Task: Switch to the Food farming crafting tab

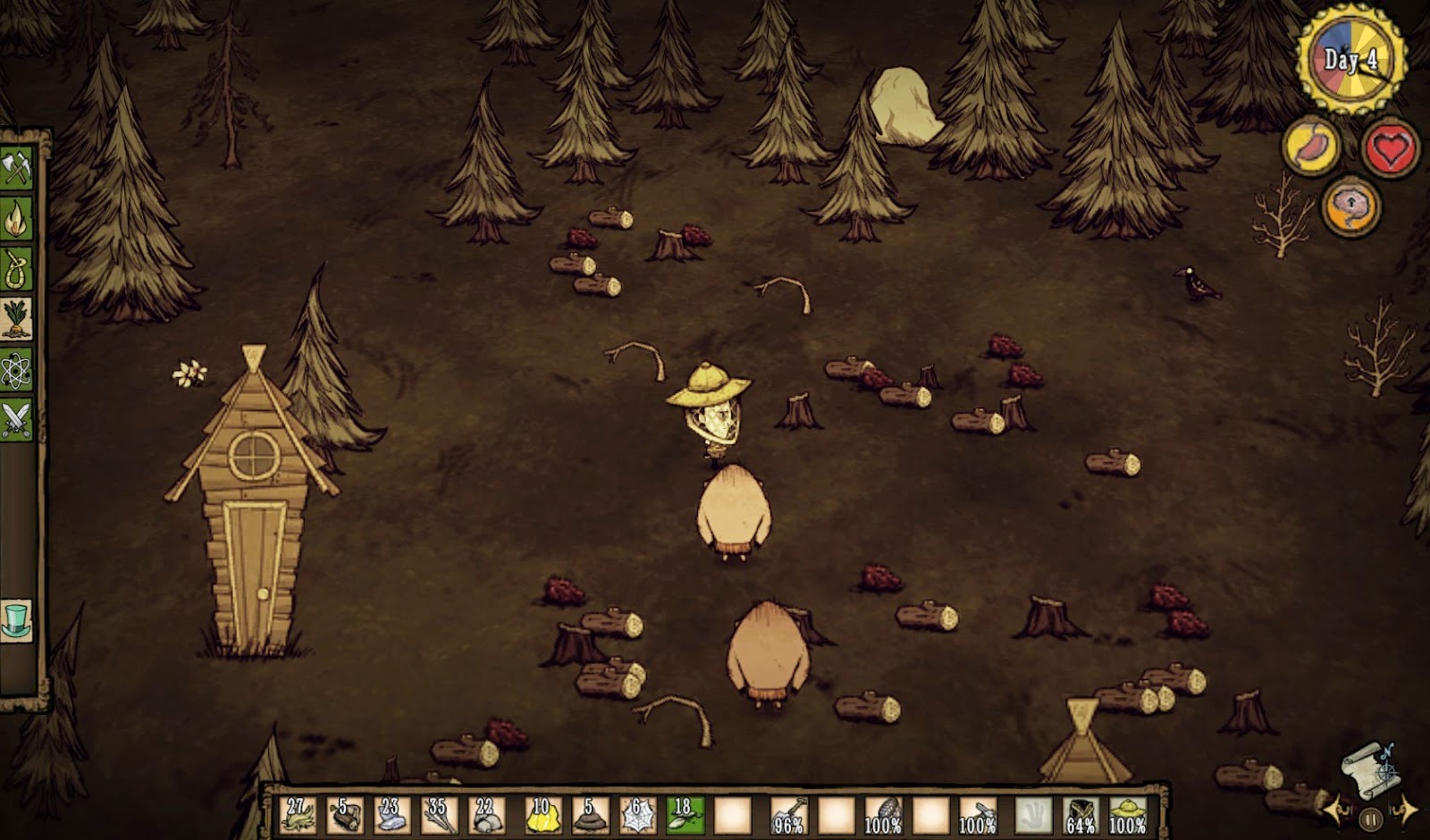Action: pos(16,319)
